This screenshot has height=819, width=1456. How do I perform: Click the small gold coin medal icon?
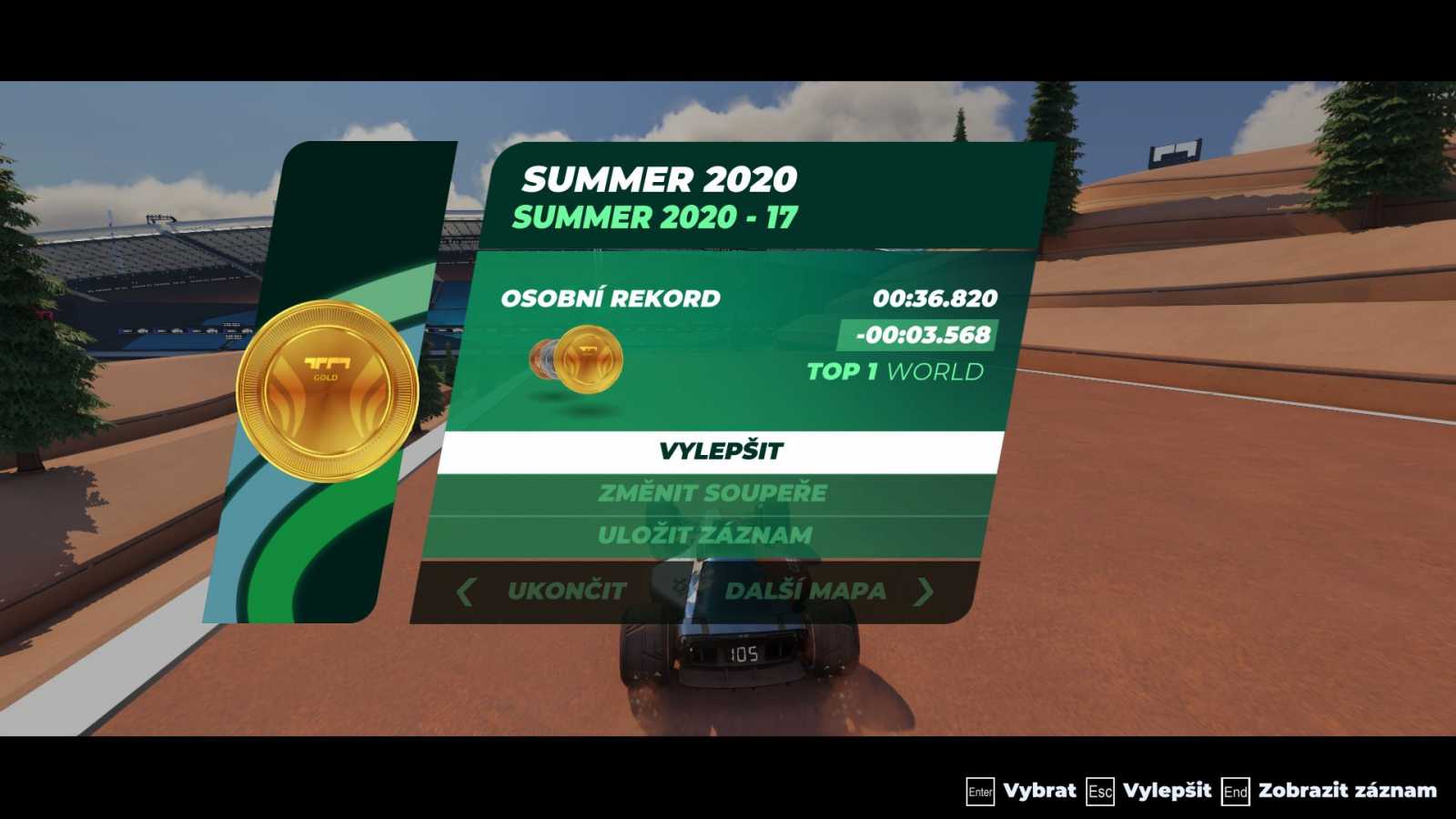tap(590, 359)
